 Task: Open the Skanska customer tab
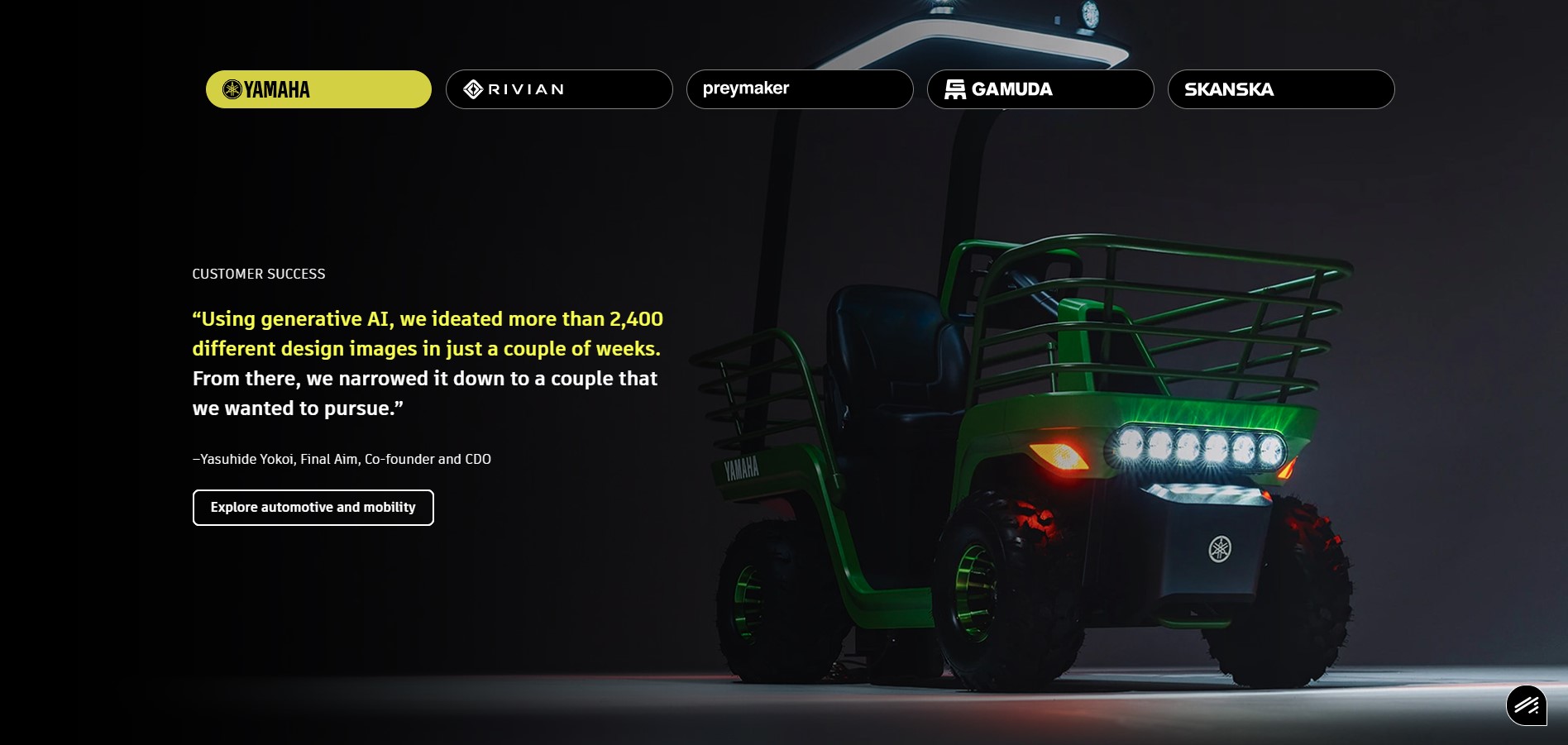coord(1281,89)
